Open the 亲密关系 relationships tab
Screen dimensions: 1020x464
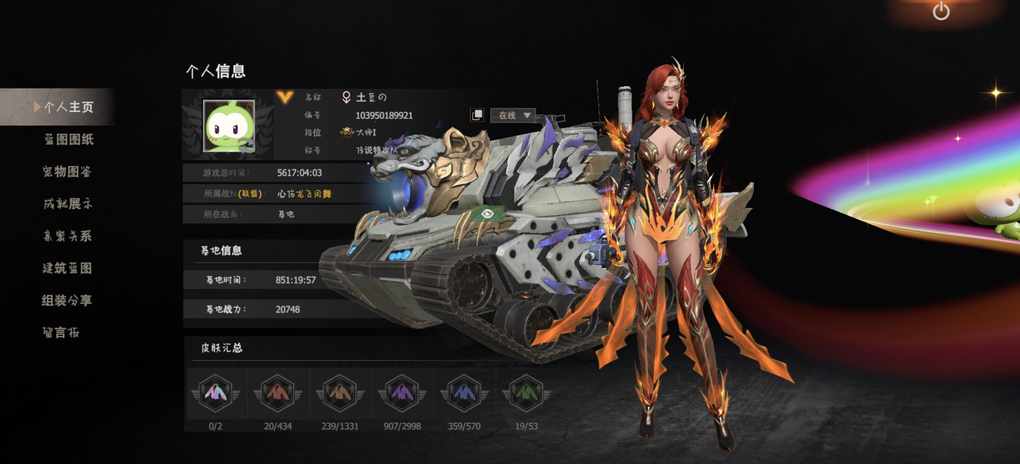tap(67, 236)
